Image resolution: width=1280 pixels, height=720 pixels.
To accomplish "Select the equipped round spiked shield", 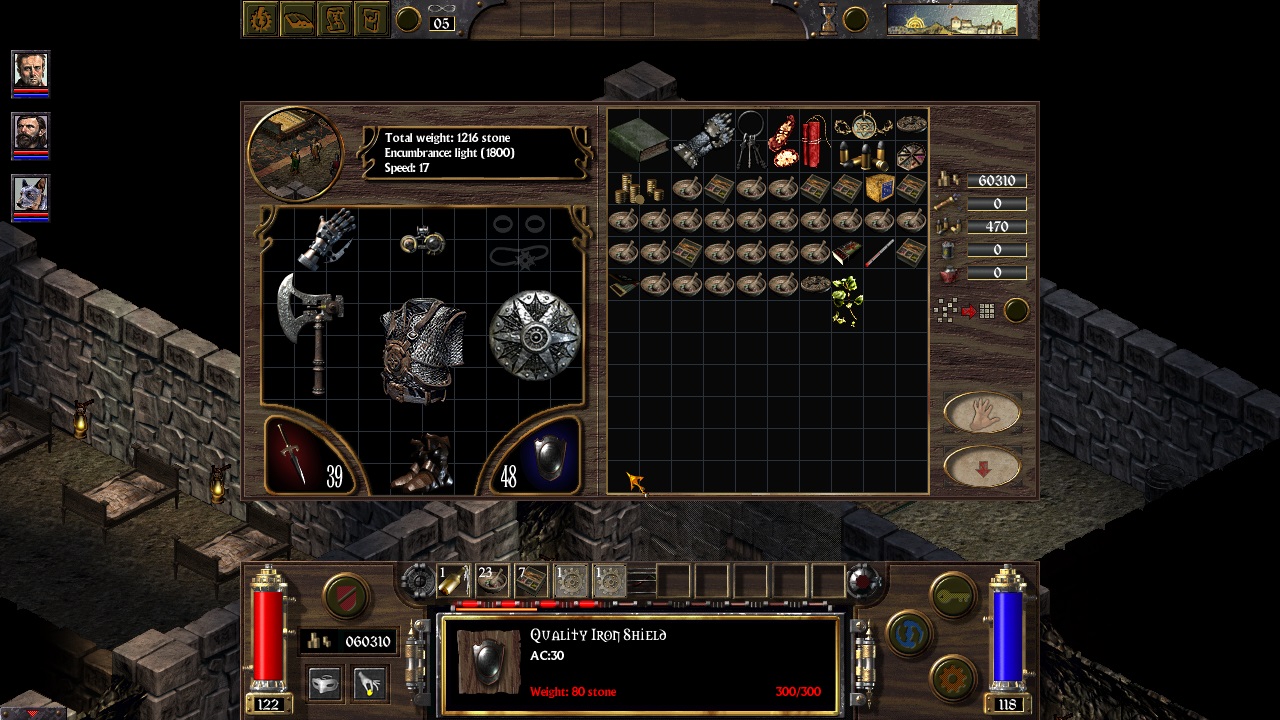I will (x=535, y=335).
